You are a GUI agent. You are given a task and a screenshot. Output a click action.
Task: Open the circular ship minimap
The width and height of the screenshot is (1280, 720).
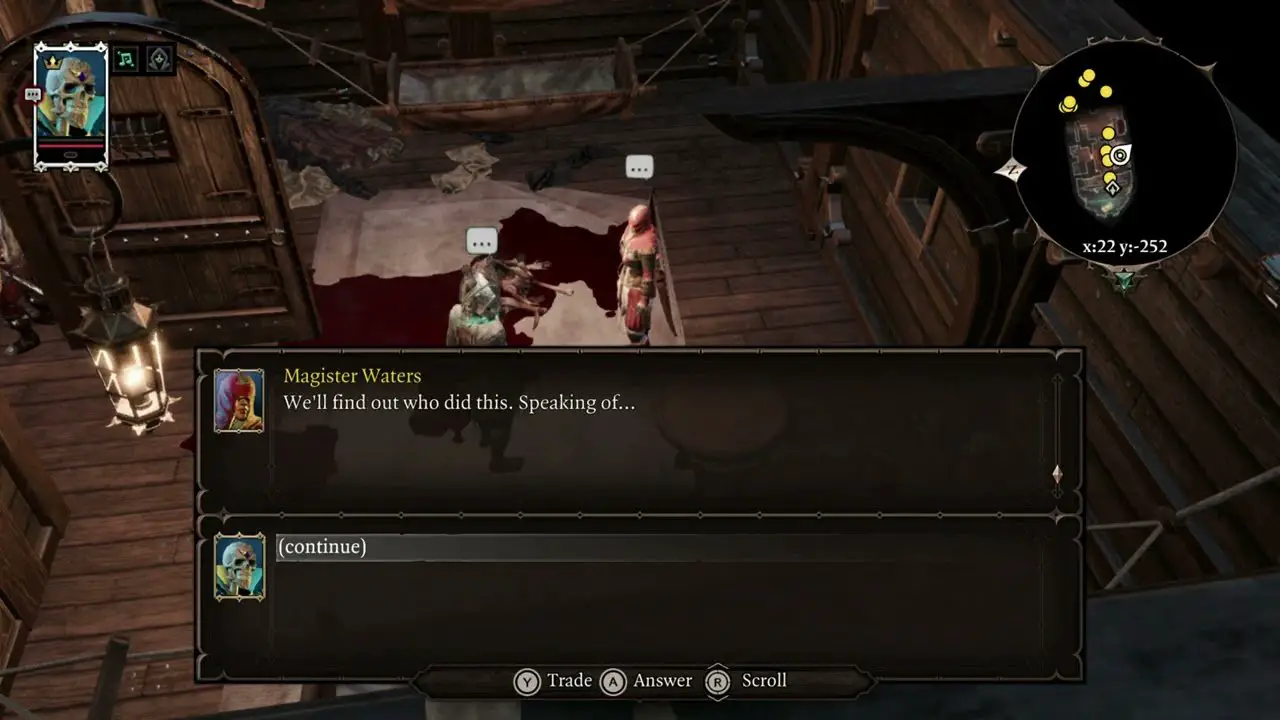click(x=1123, y=154)
